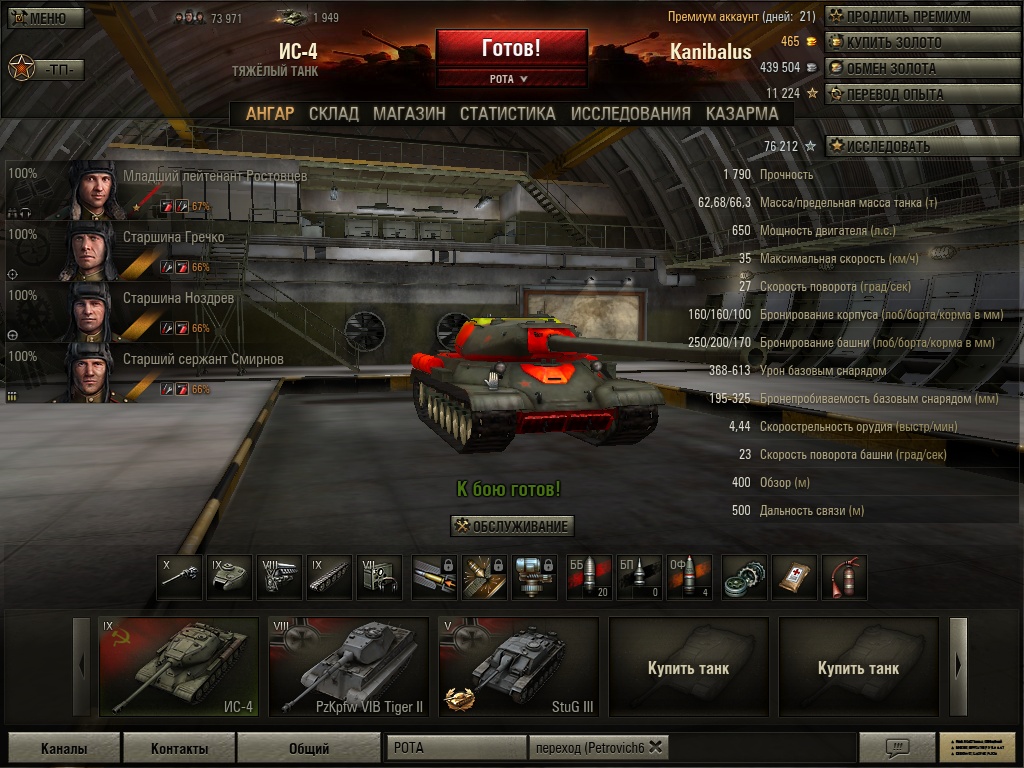This screenshot has height=768, width=1024.
Task: Open the КАЗАРМА tab
Action: pyautogui.click(x=742, y=114)
